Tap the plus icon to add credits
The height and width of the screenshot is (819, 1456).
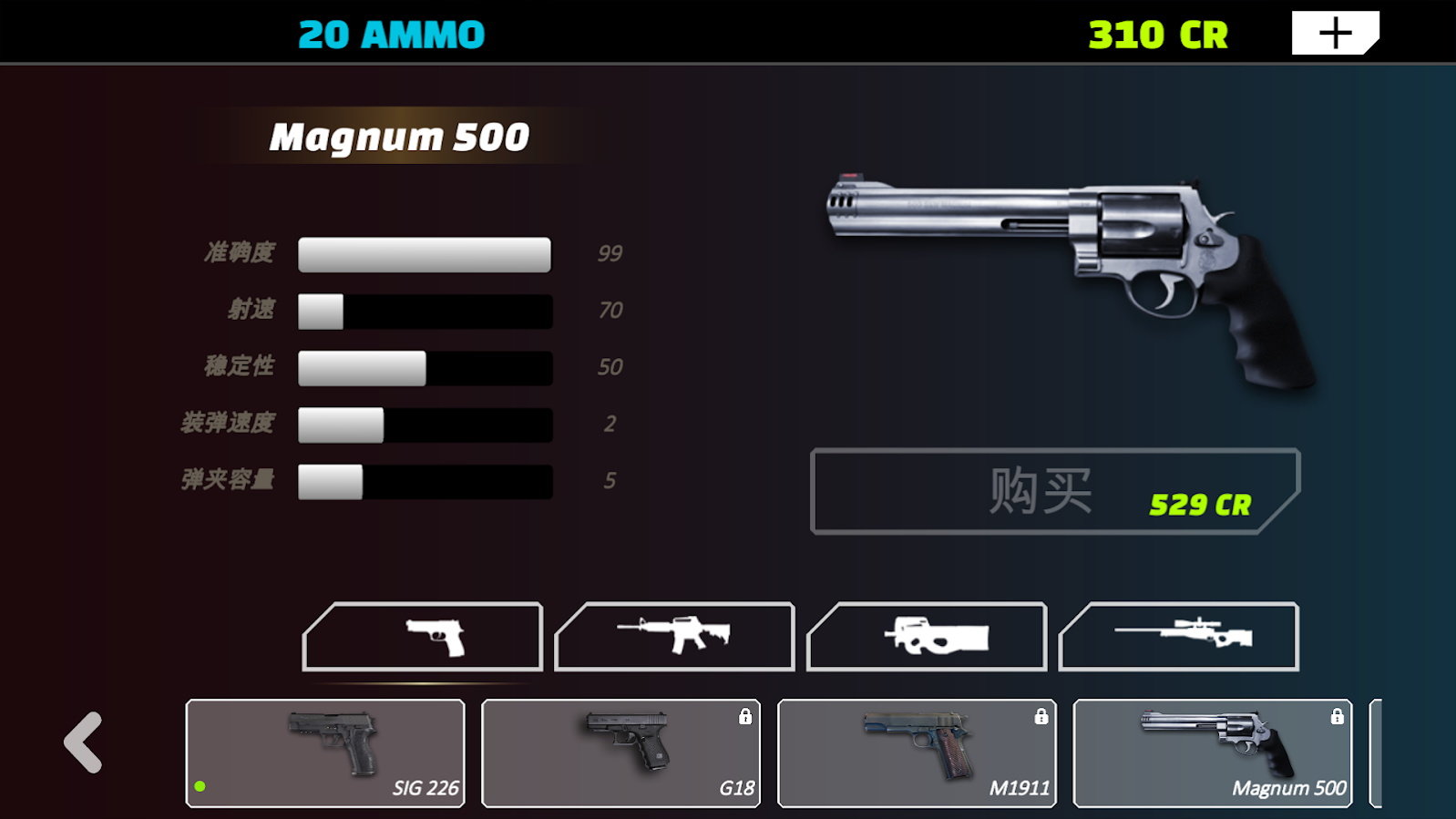(1335, 32)
